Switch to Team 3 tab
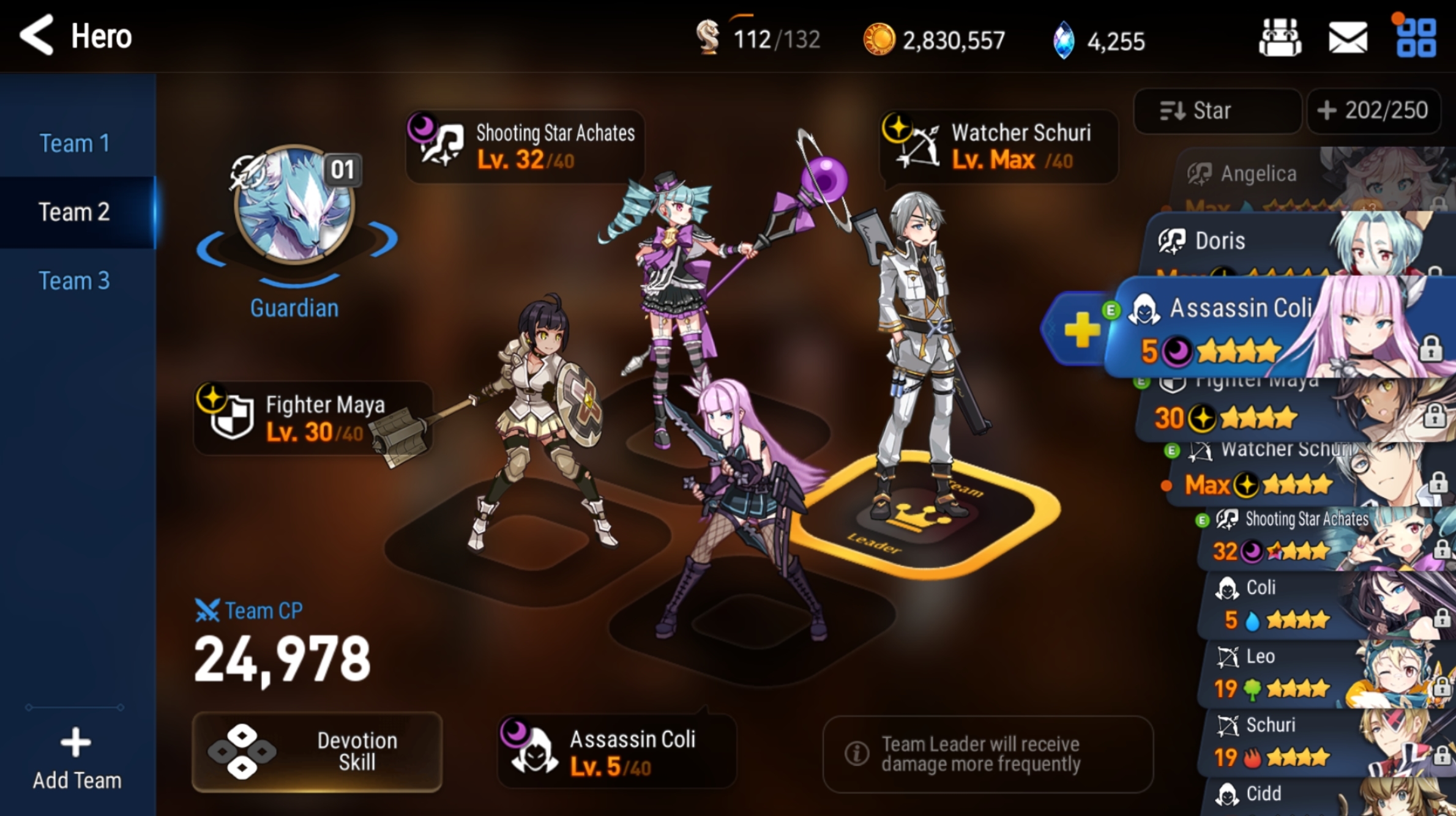 pyautogui.click(x=75, y=280)
